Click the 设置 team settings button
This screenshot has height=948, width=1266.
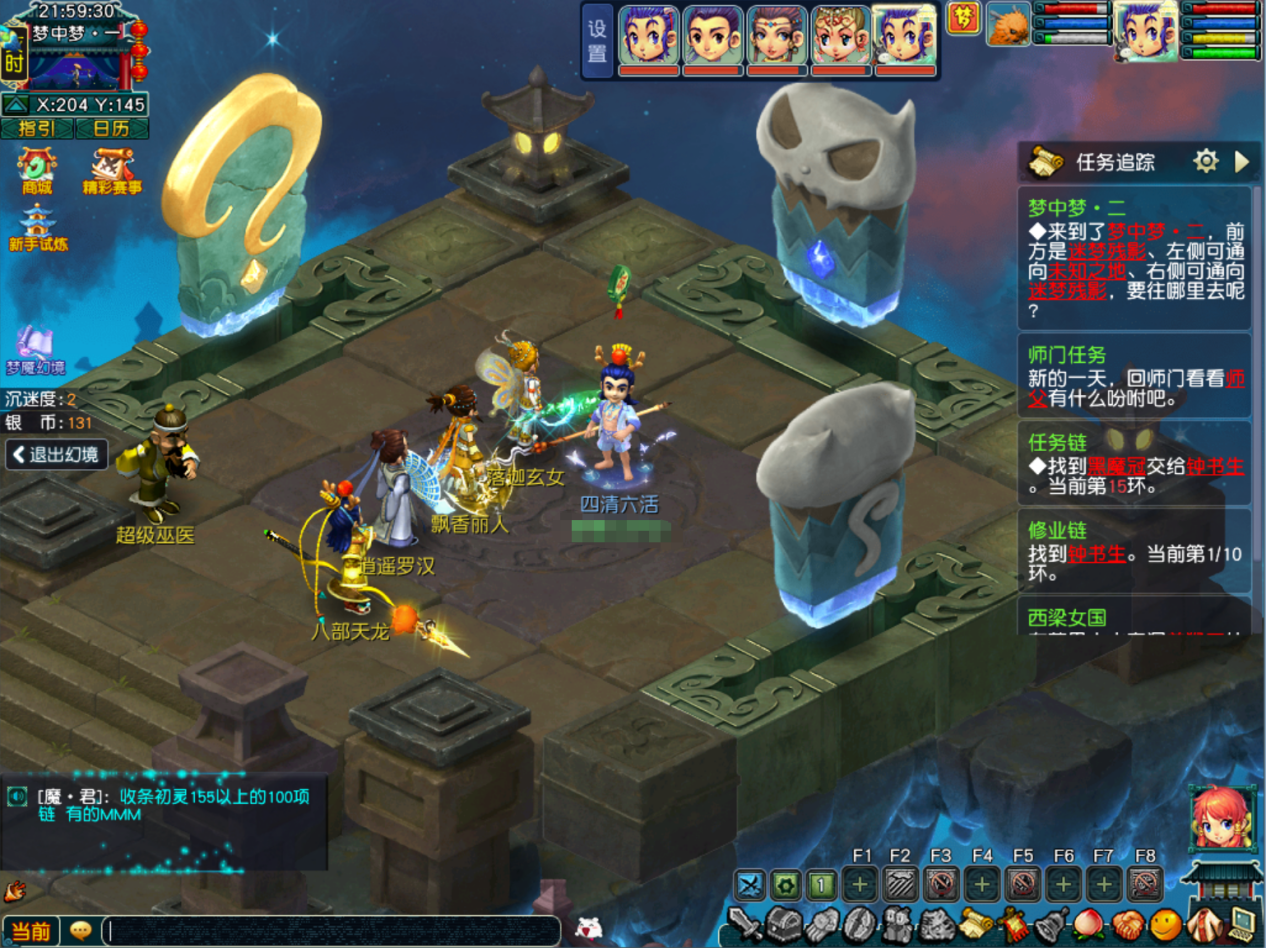point(597,41)
